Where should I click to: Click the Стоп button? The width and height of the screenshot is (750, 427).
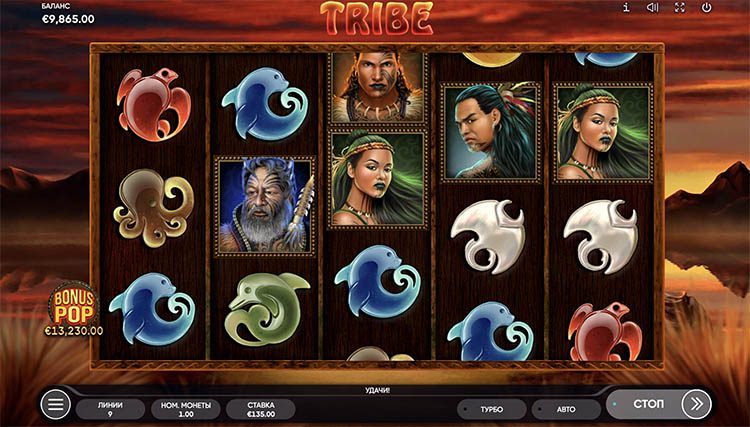[650, 404]
